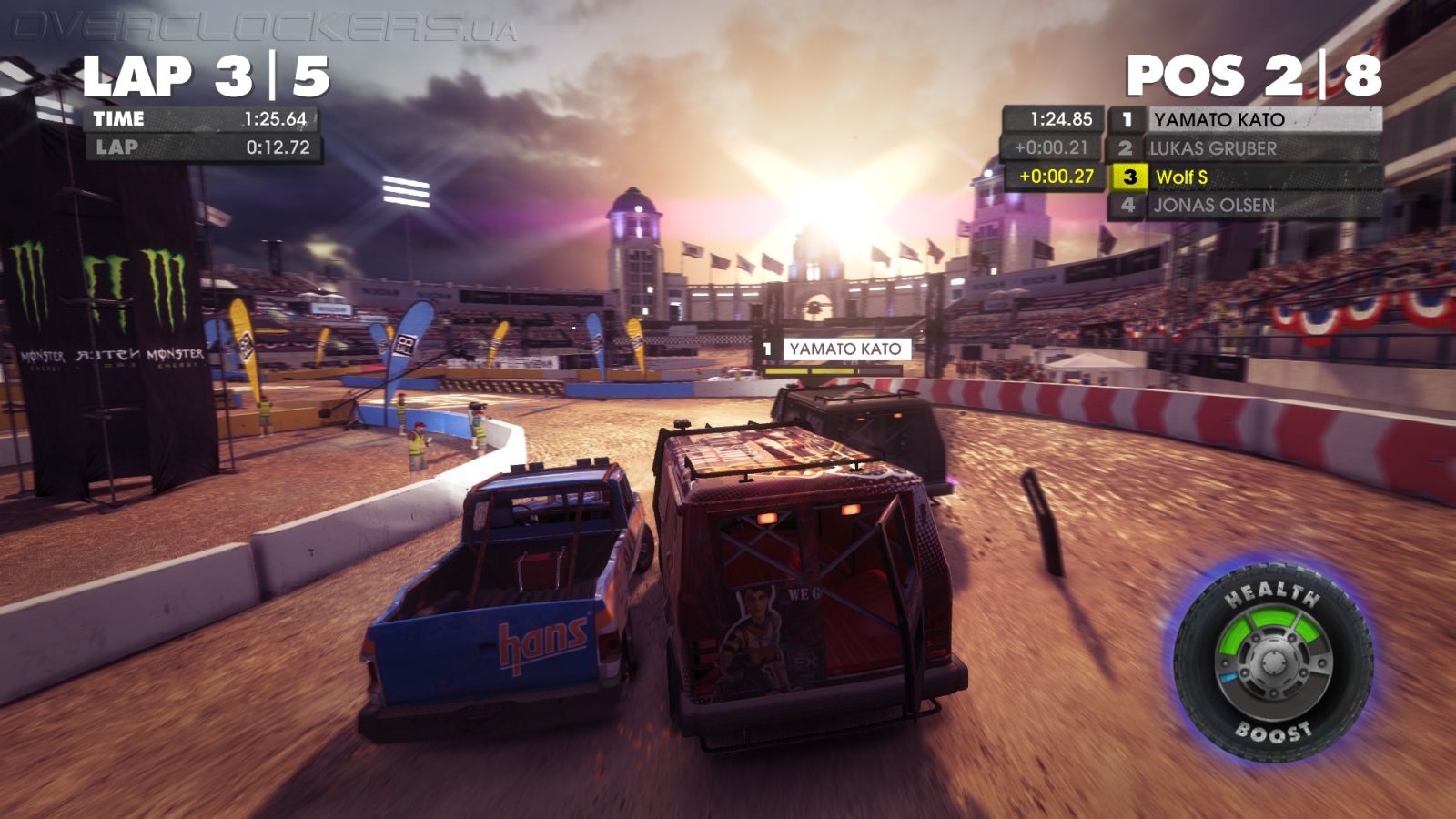The width and height of the screenshot is (1456, 819).
Task: Click the highlighted Wolf S standings row
Action: tap(1243, 177)
